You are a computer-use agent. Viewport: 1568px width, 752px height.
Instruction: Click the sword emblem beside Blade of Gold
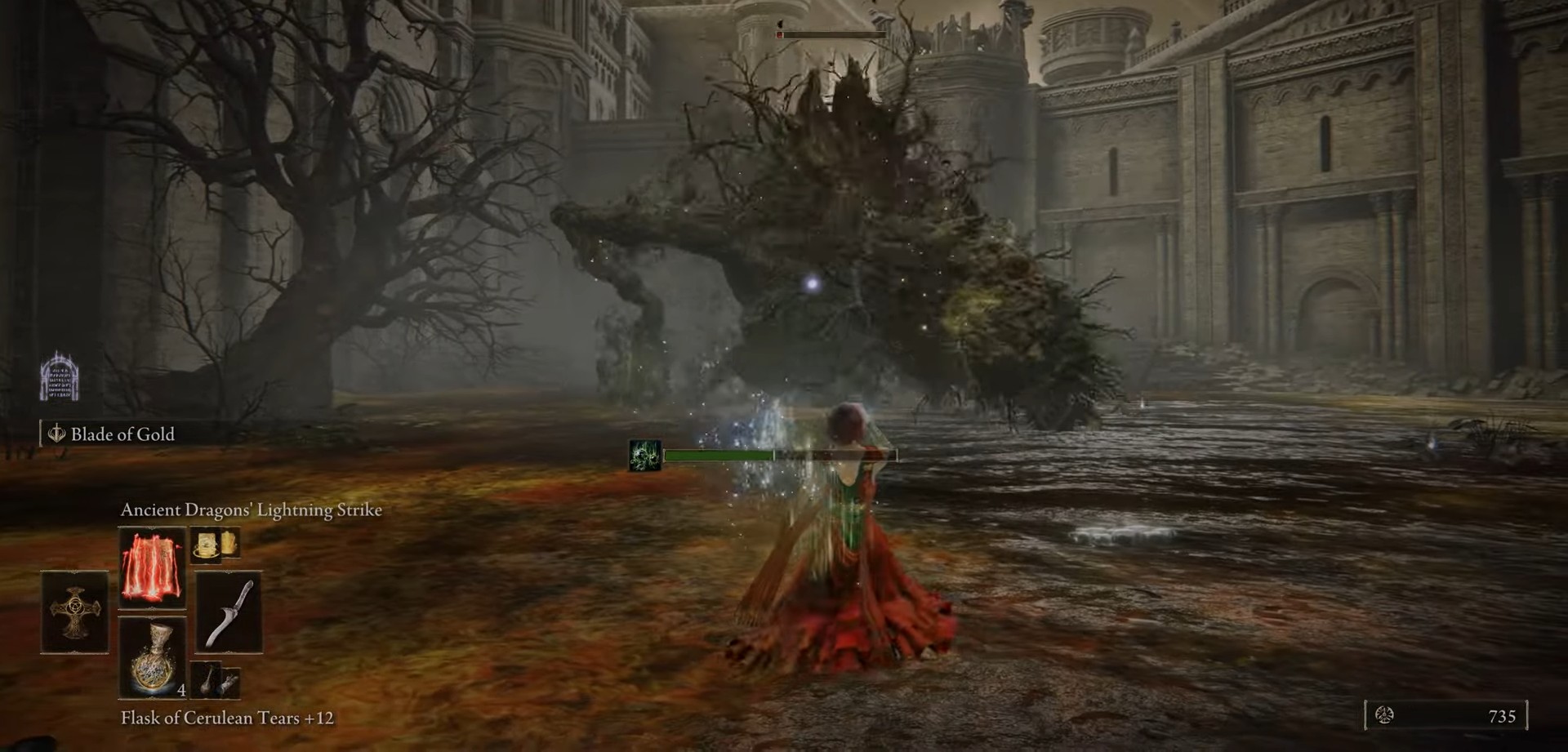pyautogui.click(x=56, y=434)
